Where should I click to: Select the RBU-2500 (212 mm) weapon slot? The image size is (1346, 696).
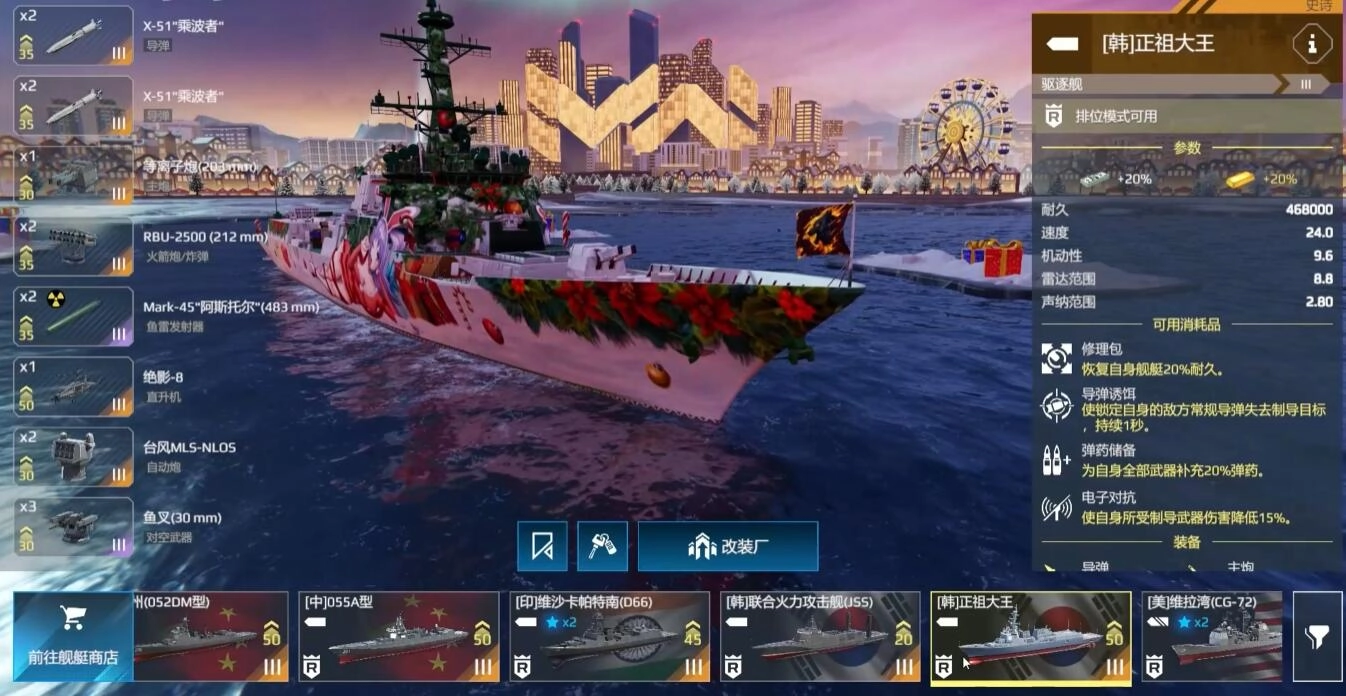pos(73,246)
